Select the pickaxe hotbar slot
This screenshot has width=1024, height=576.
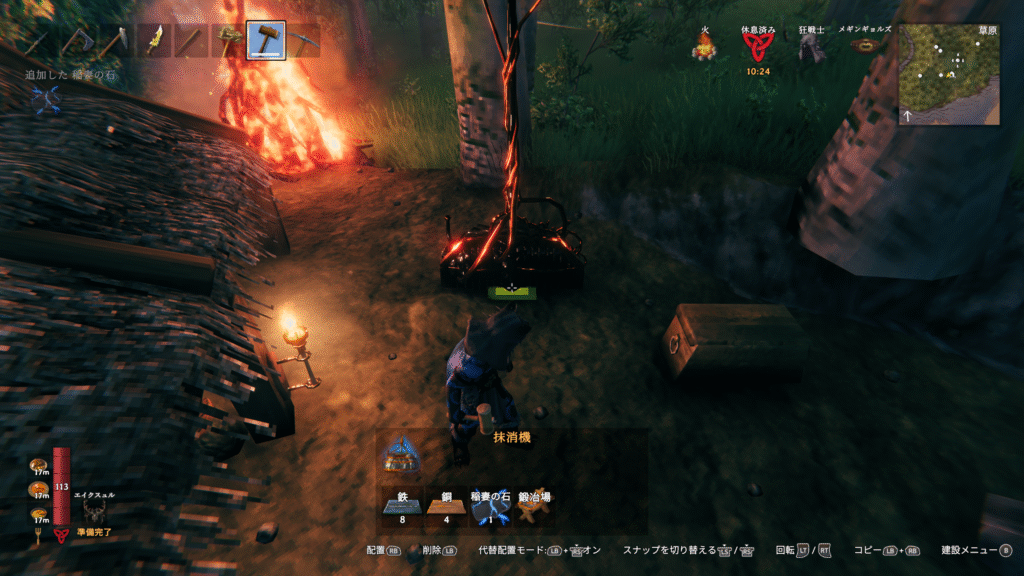pos(302,41)
